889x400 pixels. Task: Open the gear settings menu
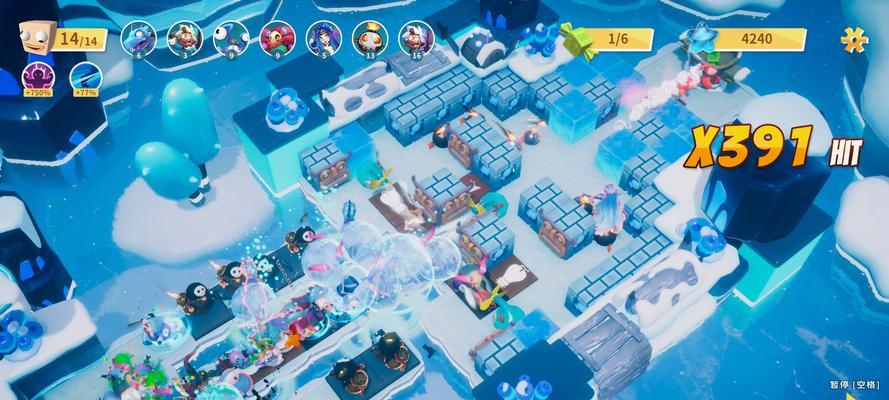854,39
